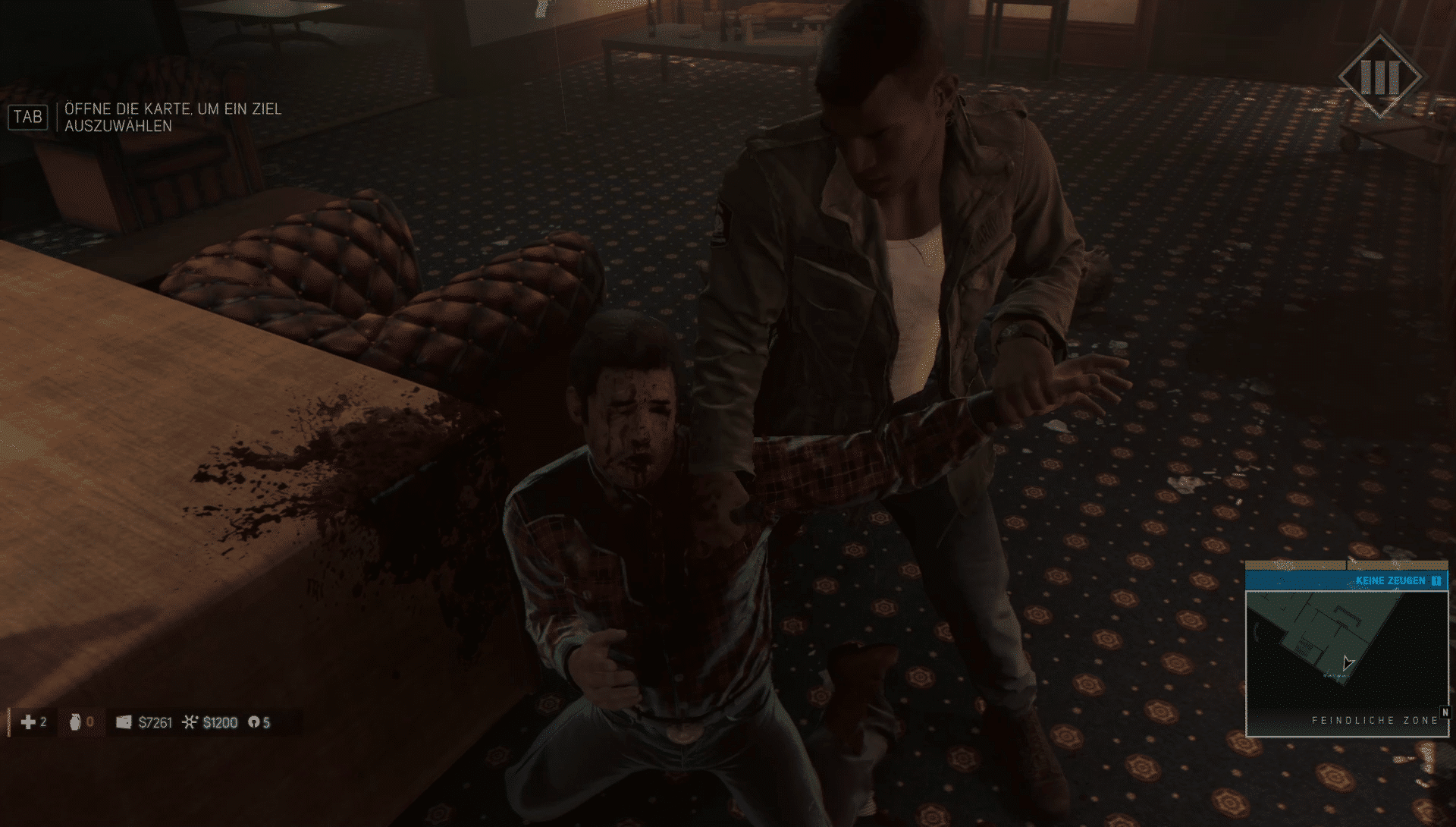Click the medkit cross icon

(x=28, y=722)
